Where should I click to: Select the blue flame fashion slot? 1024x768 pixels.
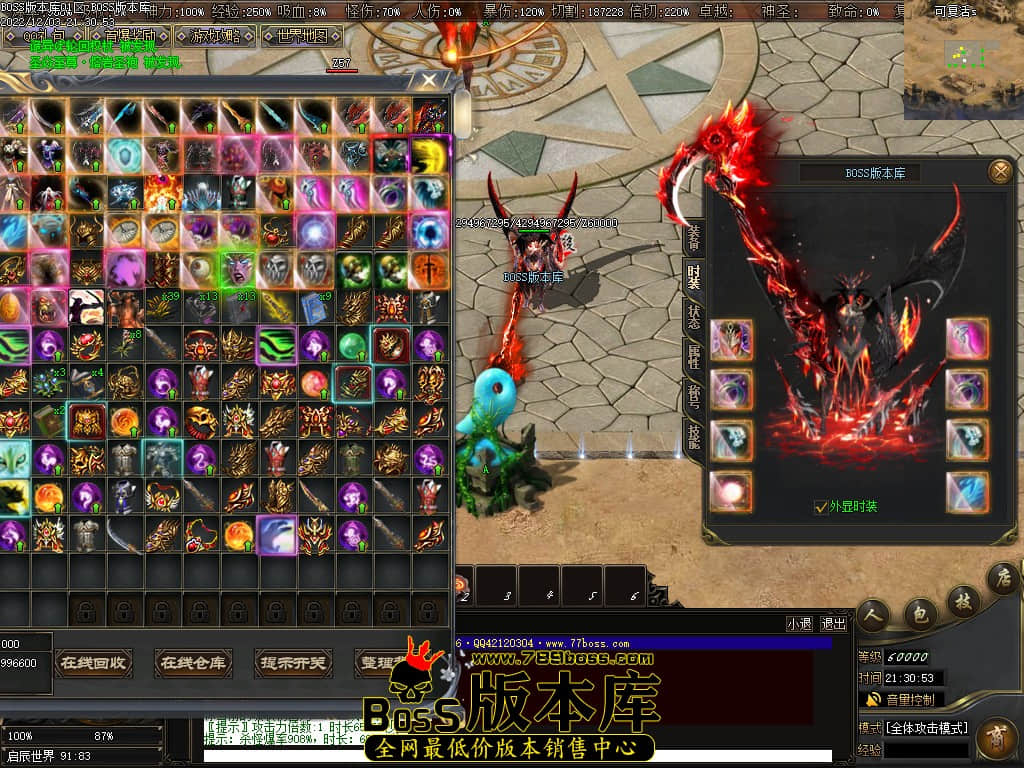(x=967, y=492)
